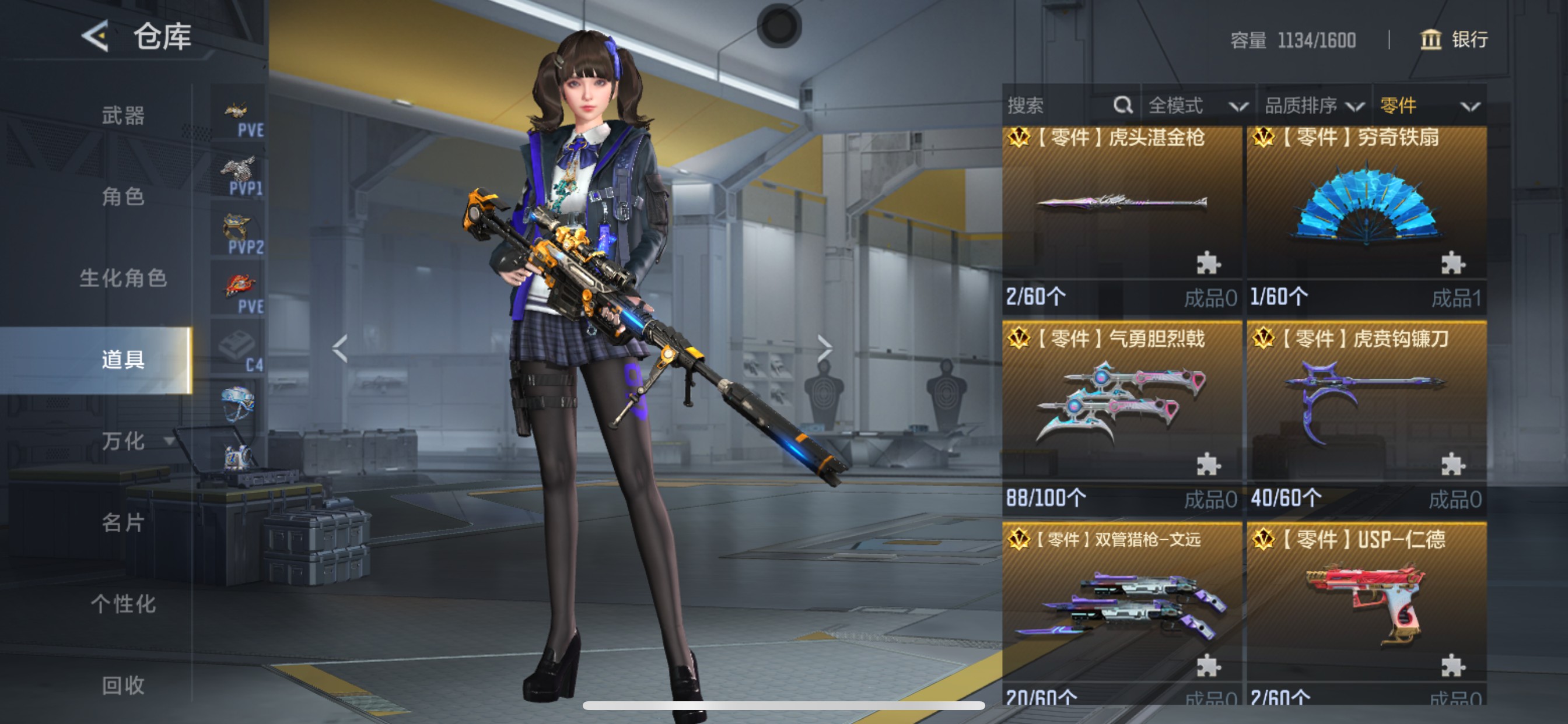Switch to the 武器 category
Image resolution: width=1568 pixels, height=724 pixels.
123,115
